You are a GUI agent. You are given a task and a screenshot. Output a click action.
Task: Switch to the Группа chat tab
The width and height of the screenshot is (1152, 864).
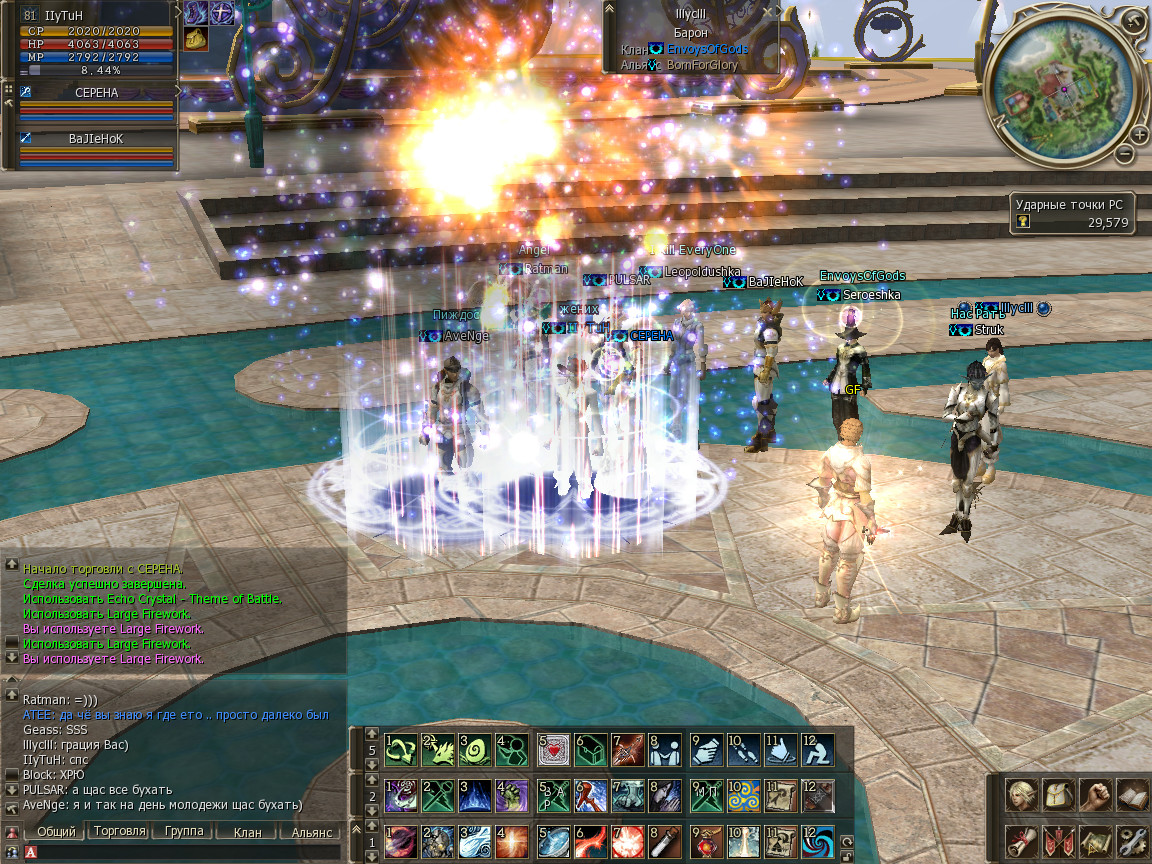[x=183, y=832]
